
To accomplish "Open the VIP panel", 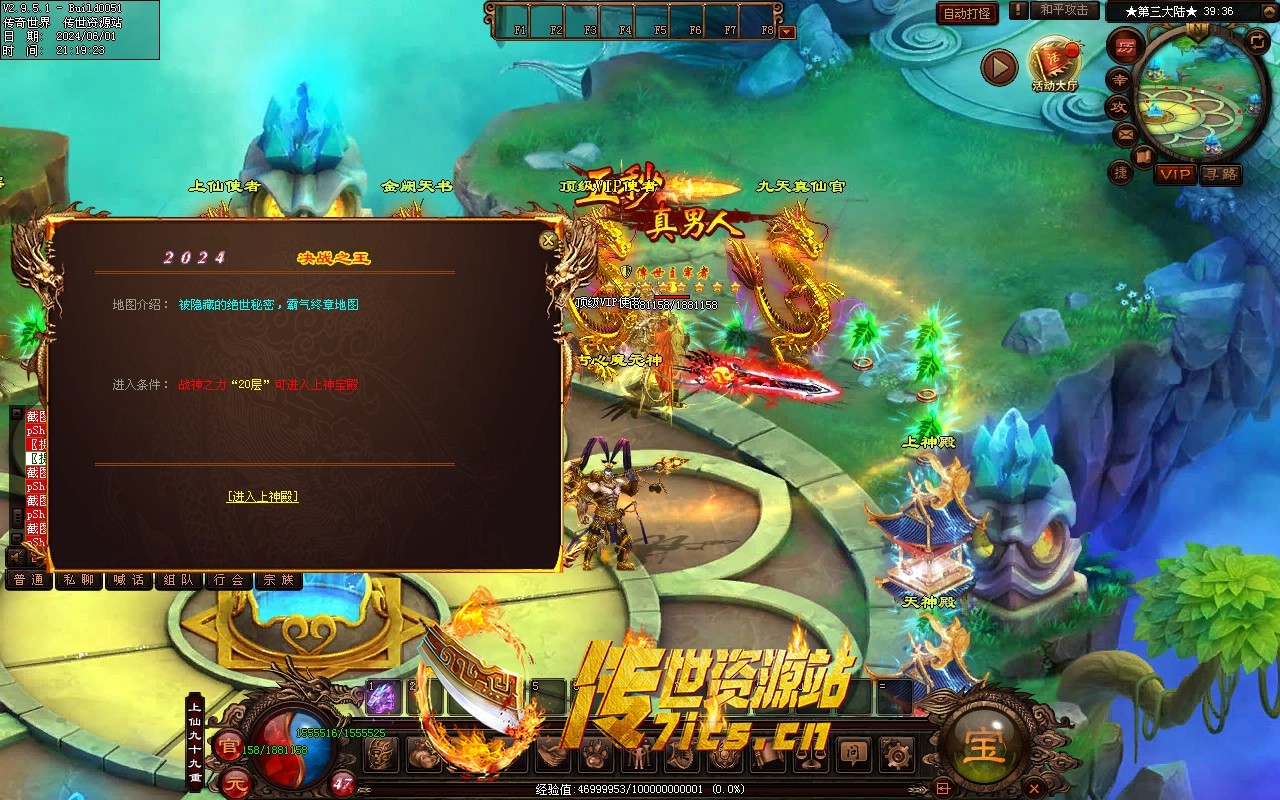I will tap(1175, 174).
